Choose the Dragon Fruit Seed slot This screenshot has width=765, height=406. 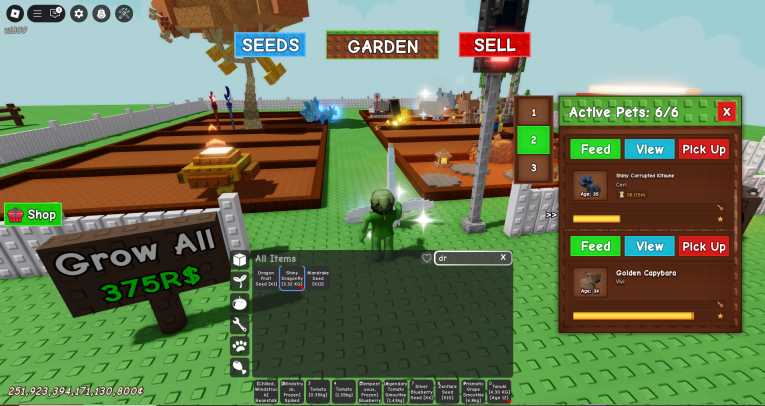coord(266,279)
